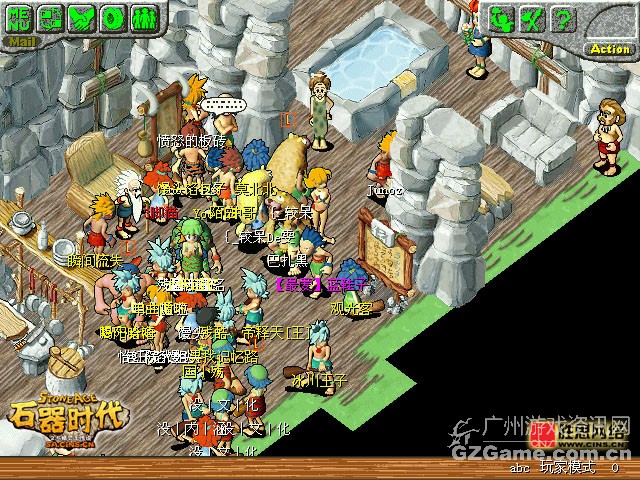Select the stone wheel icon

tap(114, 17)
